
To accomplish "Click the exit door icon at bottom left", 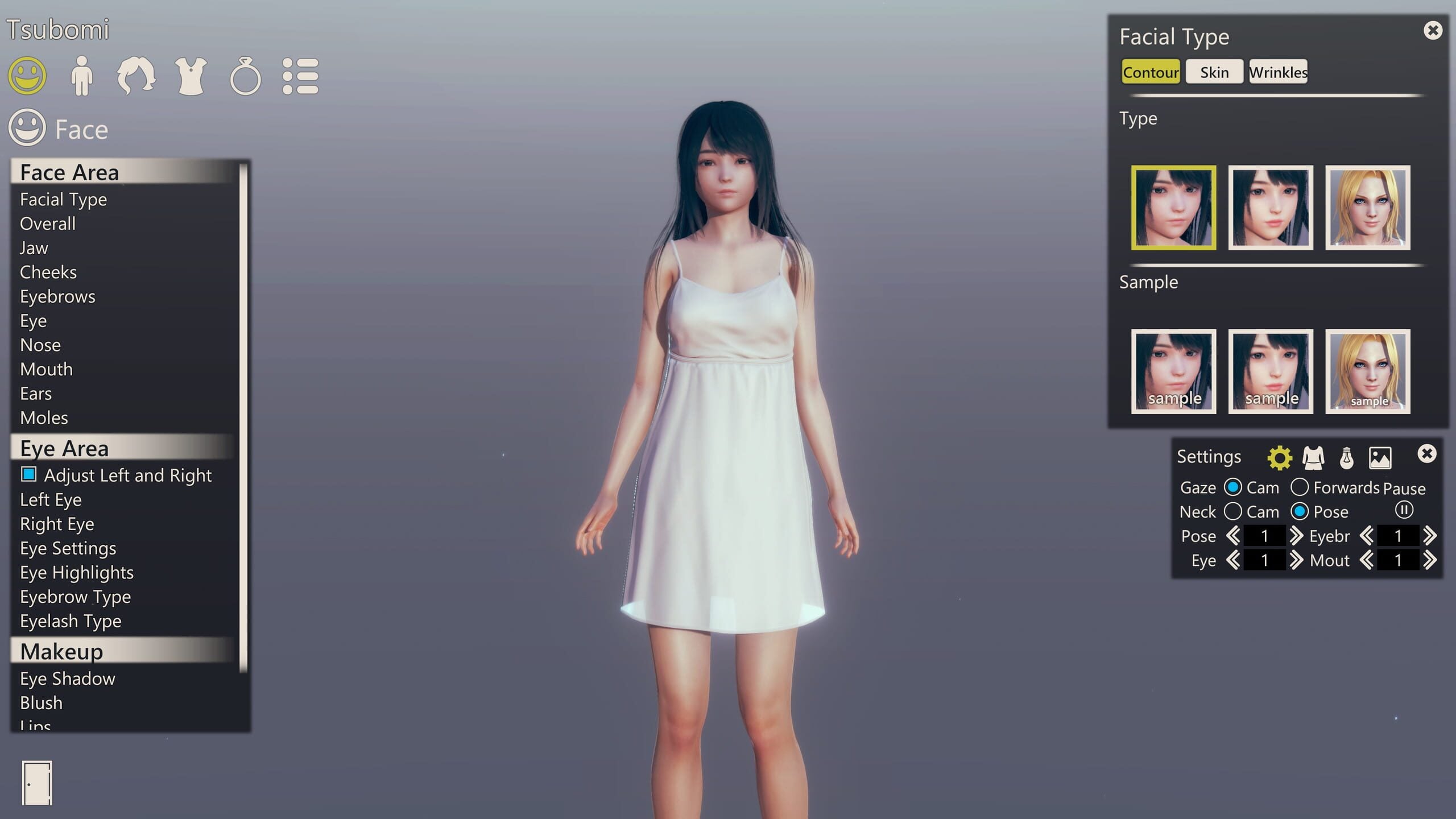I will tap(36, 783).
